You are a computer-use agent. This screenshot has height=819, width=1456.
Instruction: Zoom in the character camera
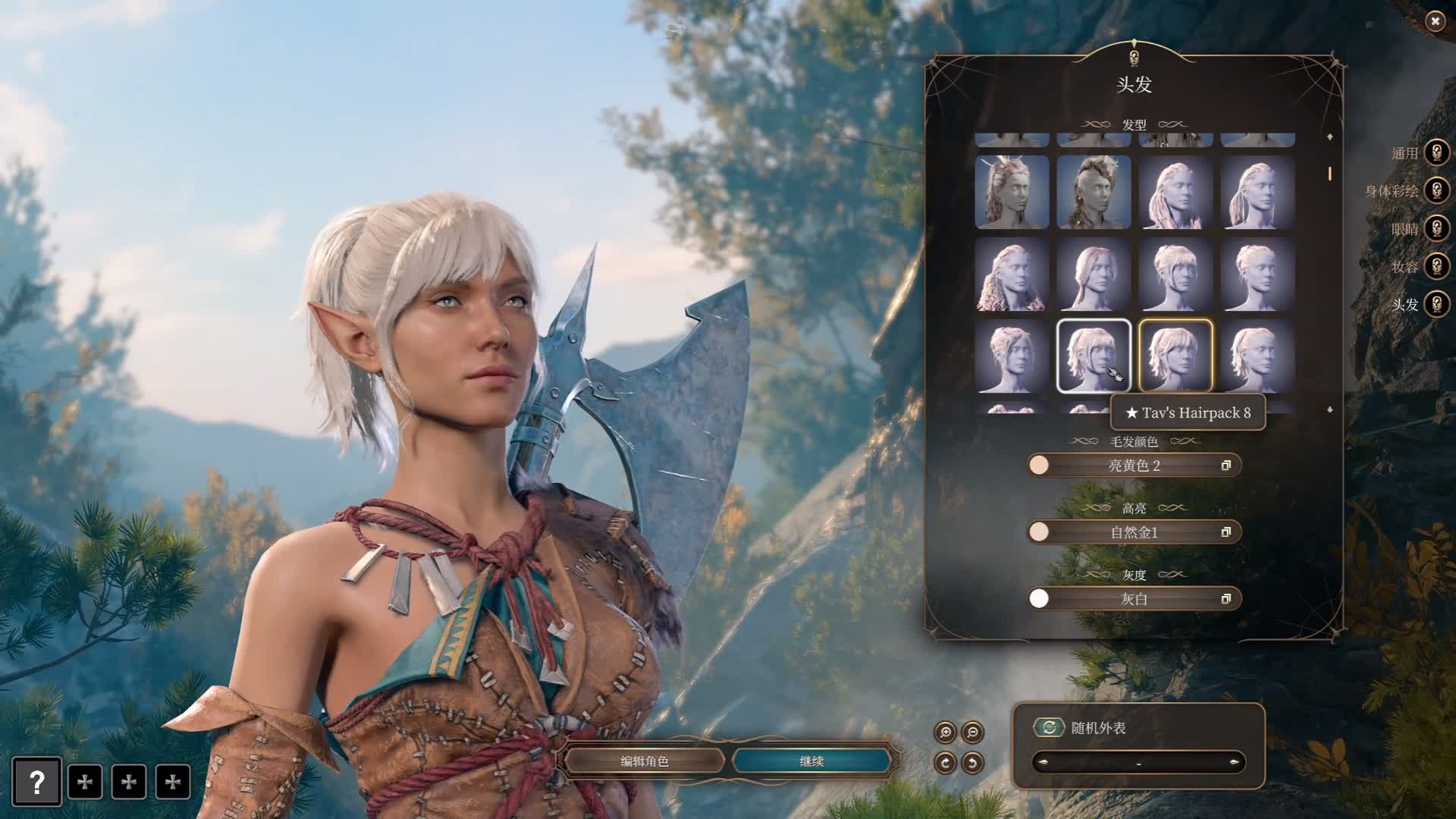pyautogui.click(x=946, y=732)
